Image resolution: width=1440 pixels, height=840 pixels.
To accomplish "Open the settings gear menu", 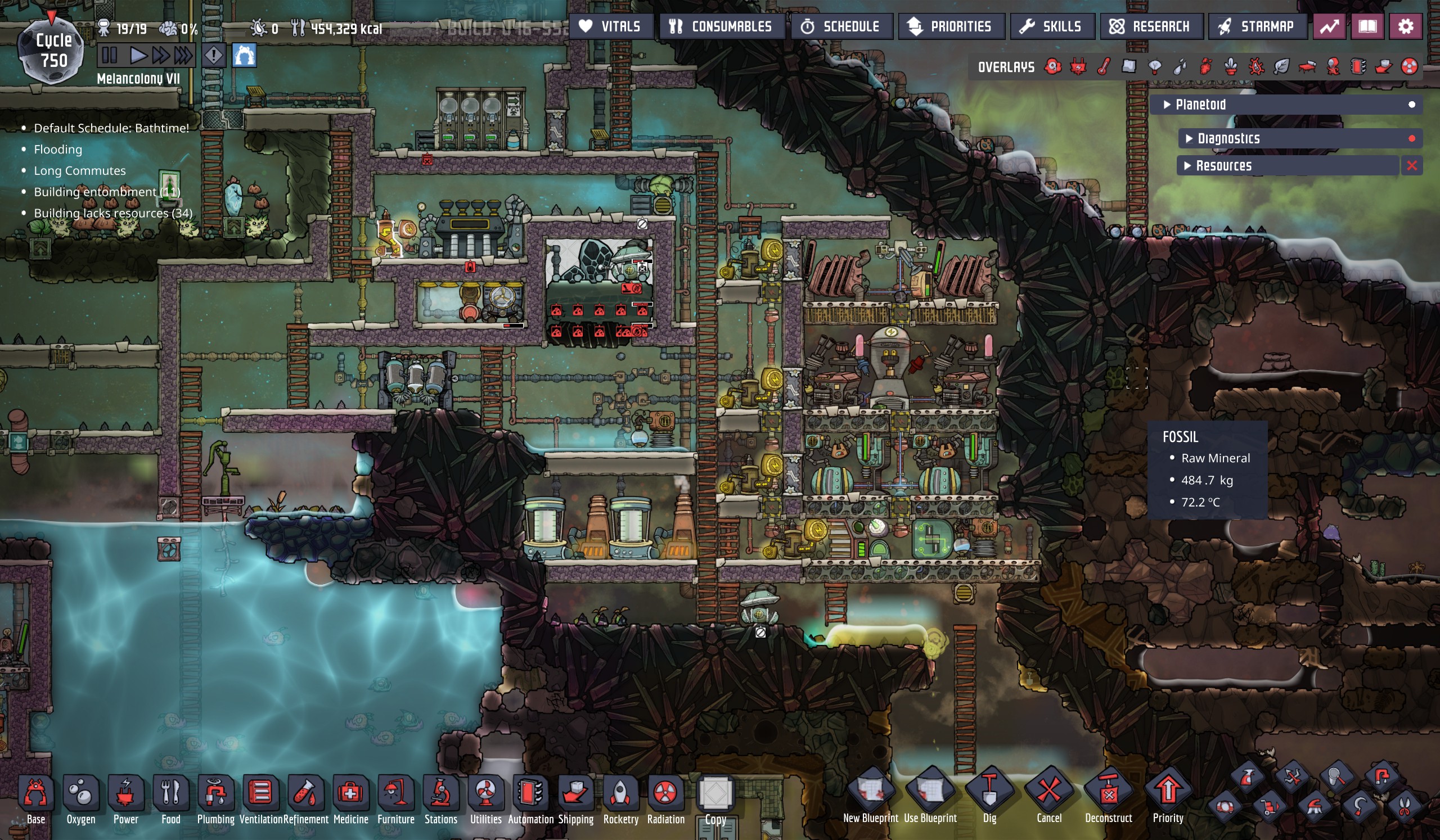I will [1405, 26].
